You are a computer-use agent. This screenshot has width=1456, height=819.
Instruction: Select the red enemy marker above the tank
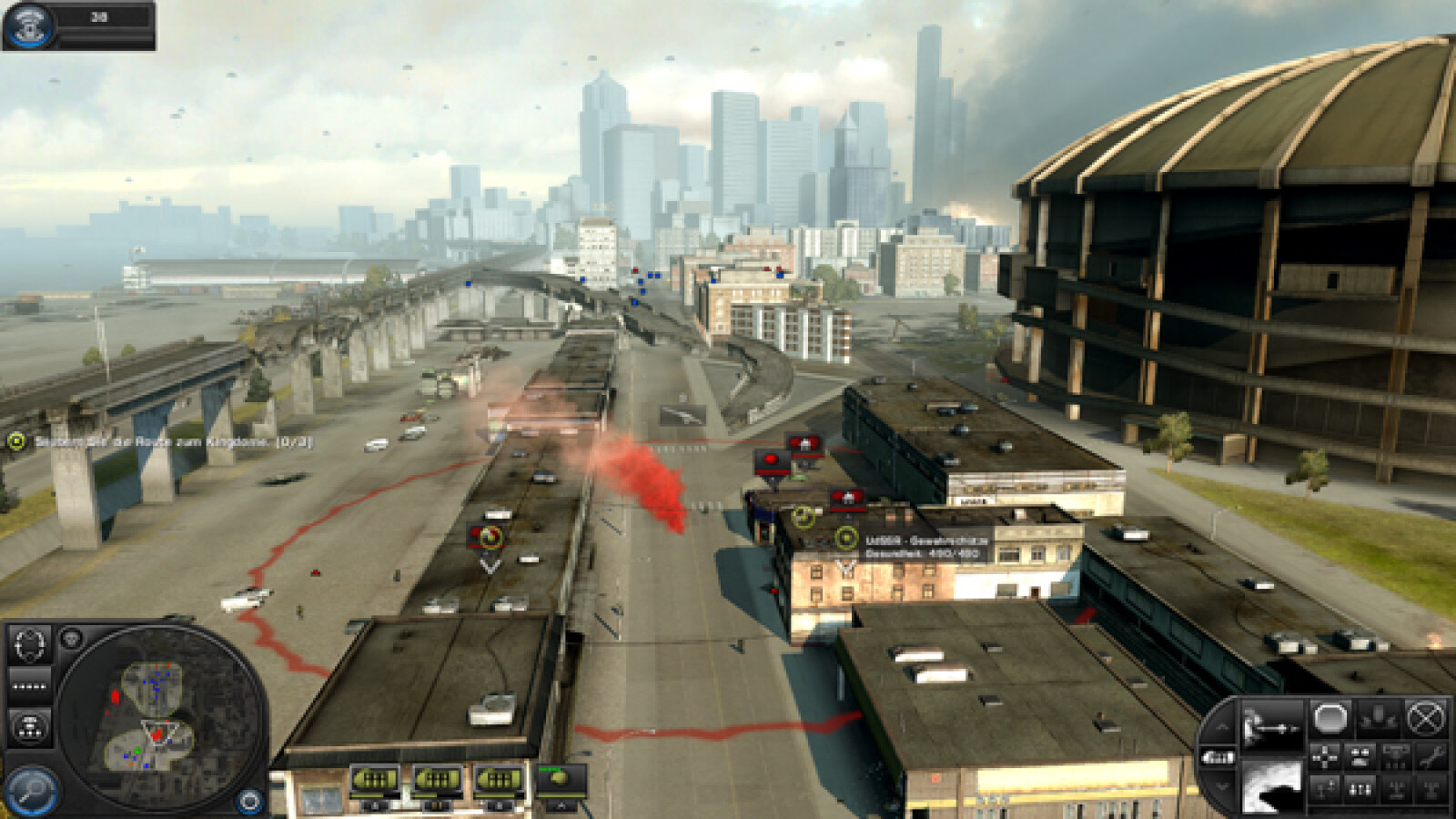point(773,461)
